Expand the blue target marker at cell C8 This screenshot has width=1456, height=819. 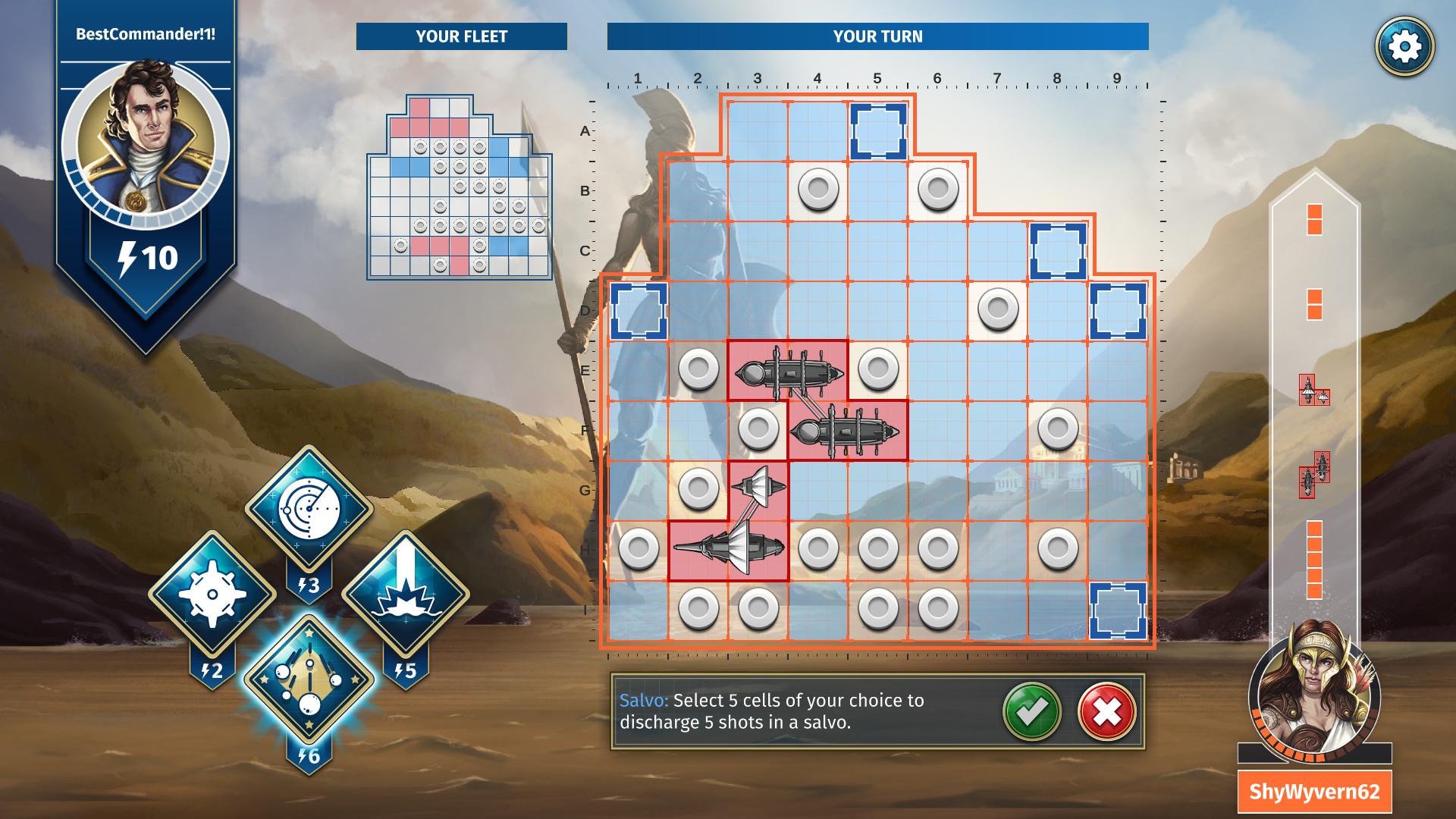tap(1057, 253)
